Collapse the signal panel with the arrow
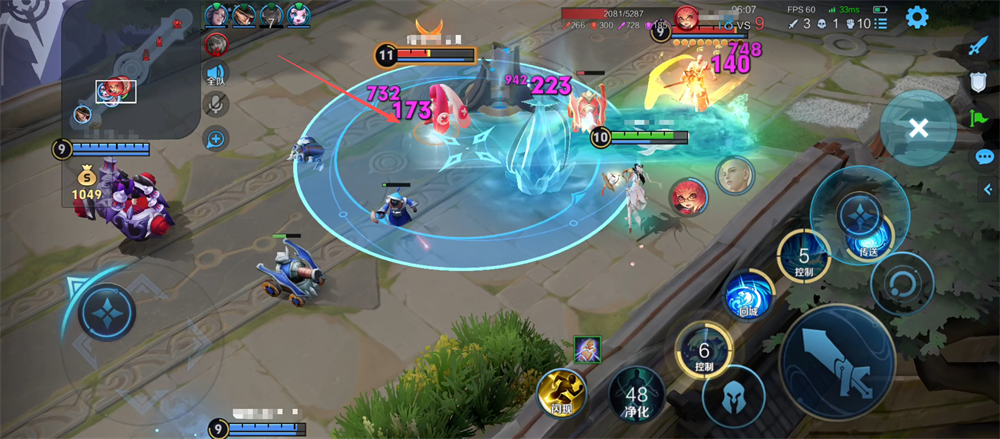The height and width of the screenshot is (439, 1000). (x=988, y=190)
